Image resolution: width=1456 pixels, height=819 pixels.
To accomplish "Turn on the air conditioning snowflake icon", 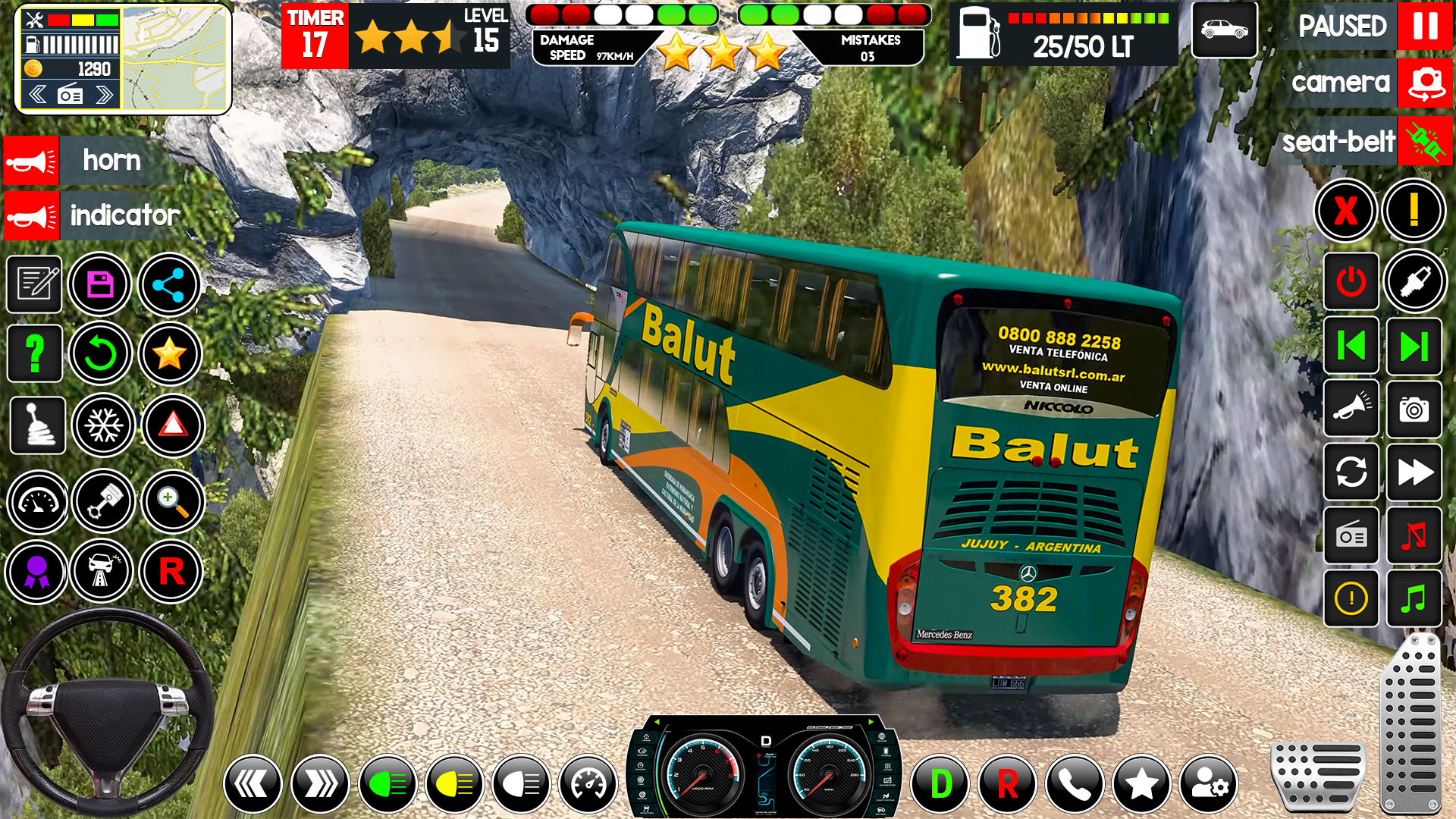I will coord(103,425).
